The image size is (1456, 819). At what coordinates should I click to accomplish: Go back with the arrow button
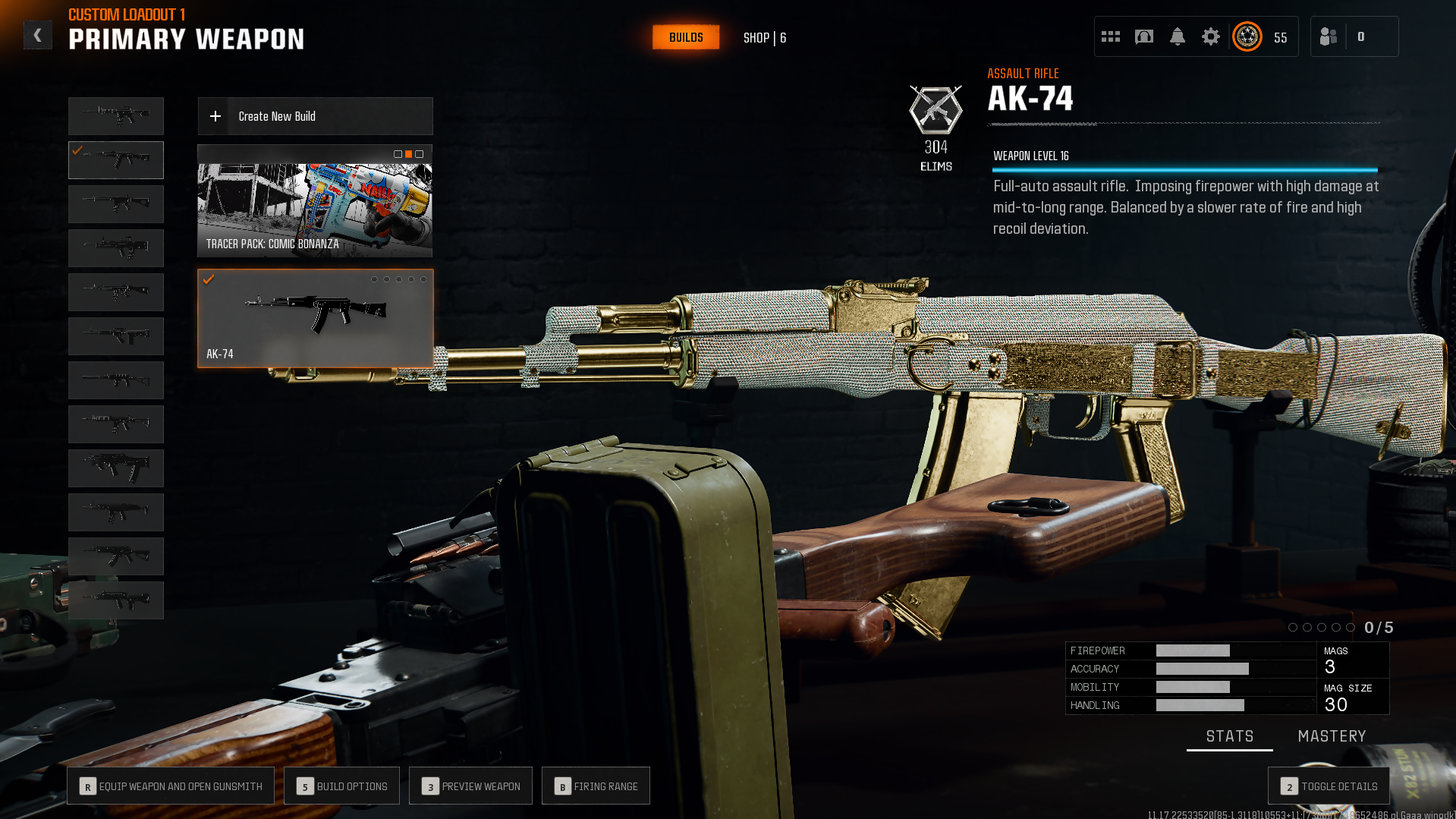37,35
